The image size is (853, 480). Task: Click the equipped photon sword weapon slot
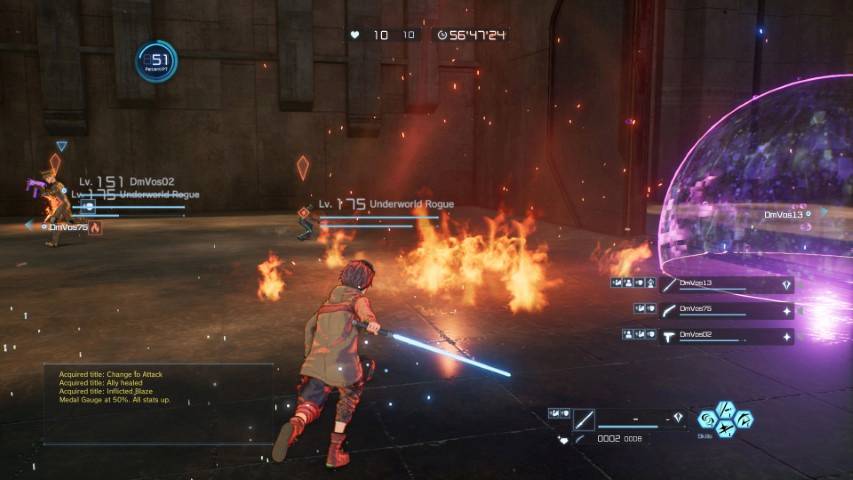[585, 419]
